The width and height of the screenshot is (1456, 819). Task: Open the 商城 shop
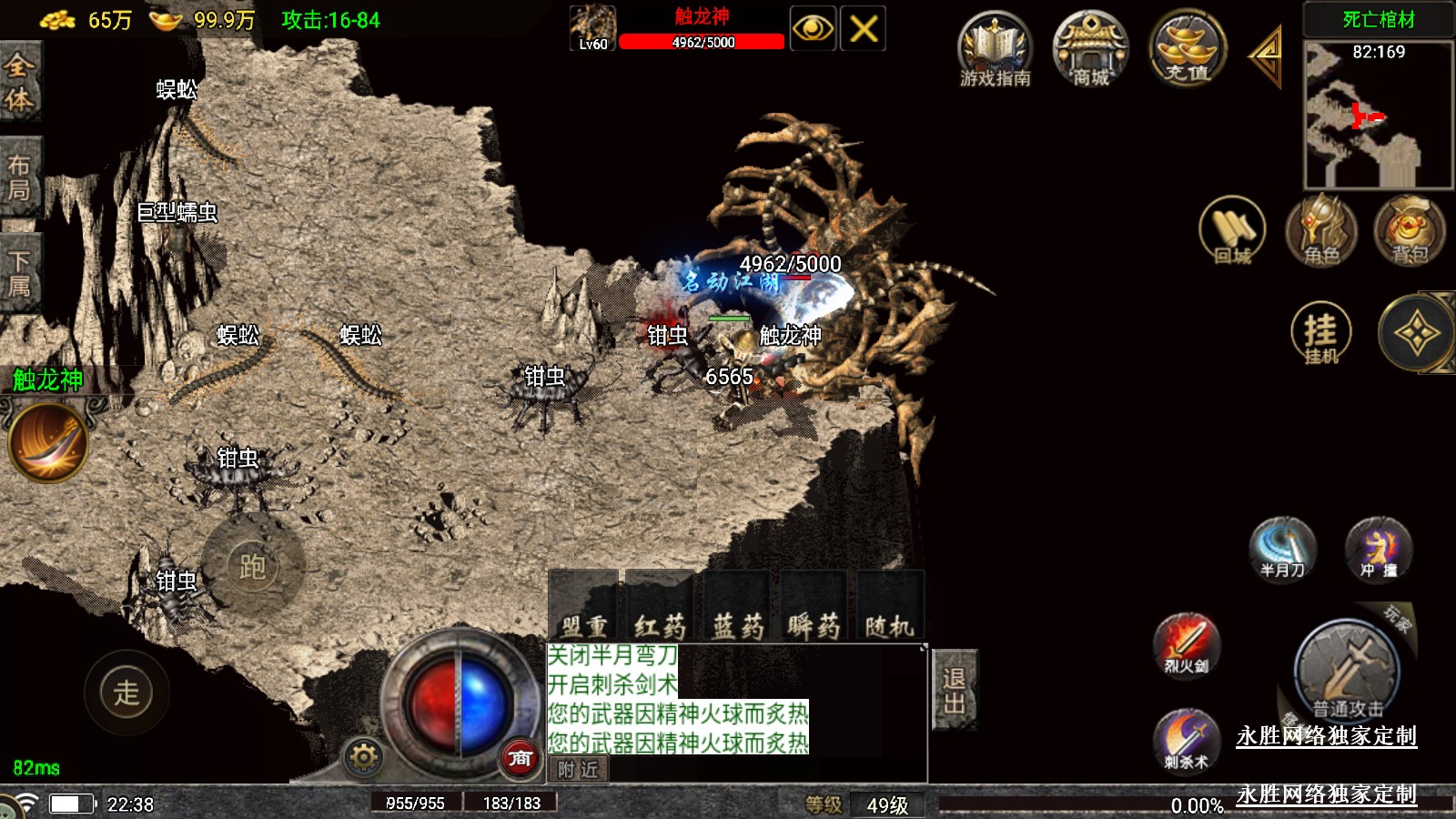[x=1090, y=51]
